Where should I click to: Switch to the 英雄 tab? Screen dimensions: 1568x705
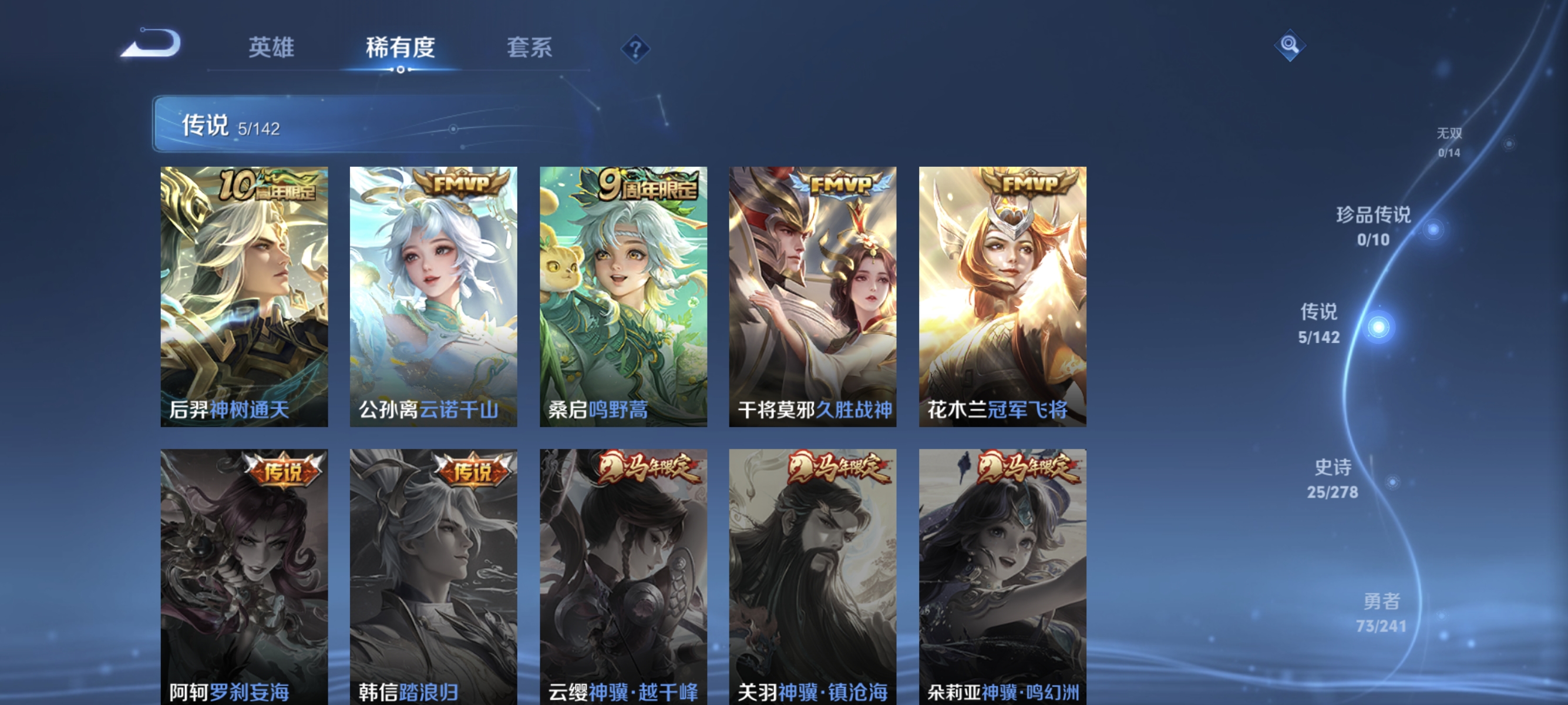pyautogui.click(x=271, y=49)
